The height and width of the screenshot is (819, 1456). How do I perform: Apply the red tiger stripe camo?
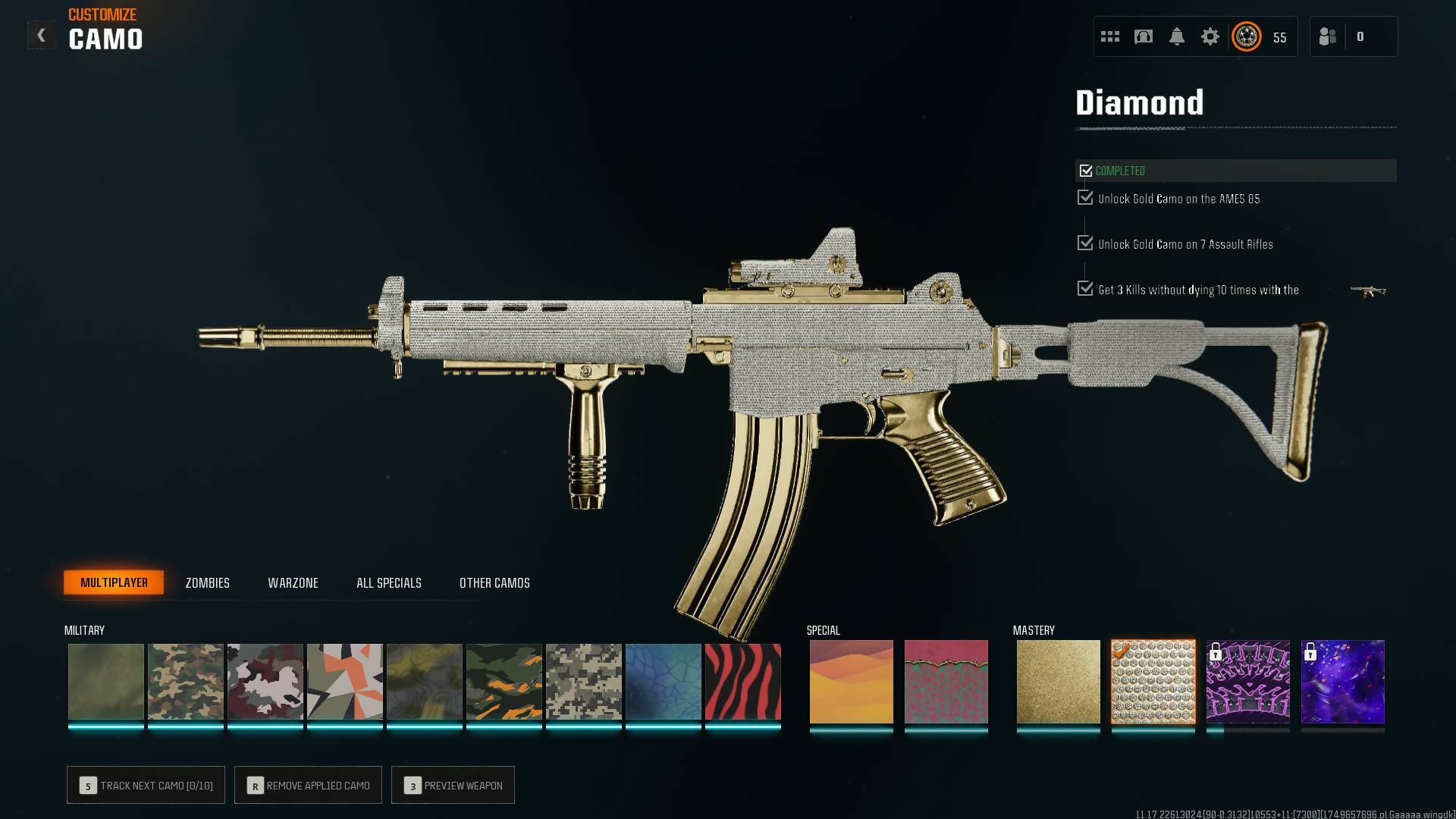point(742,681)
